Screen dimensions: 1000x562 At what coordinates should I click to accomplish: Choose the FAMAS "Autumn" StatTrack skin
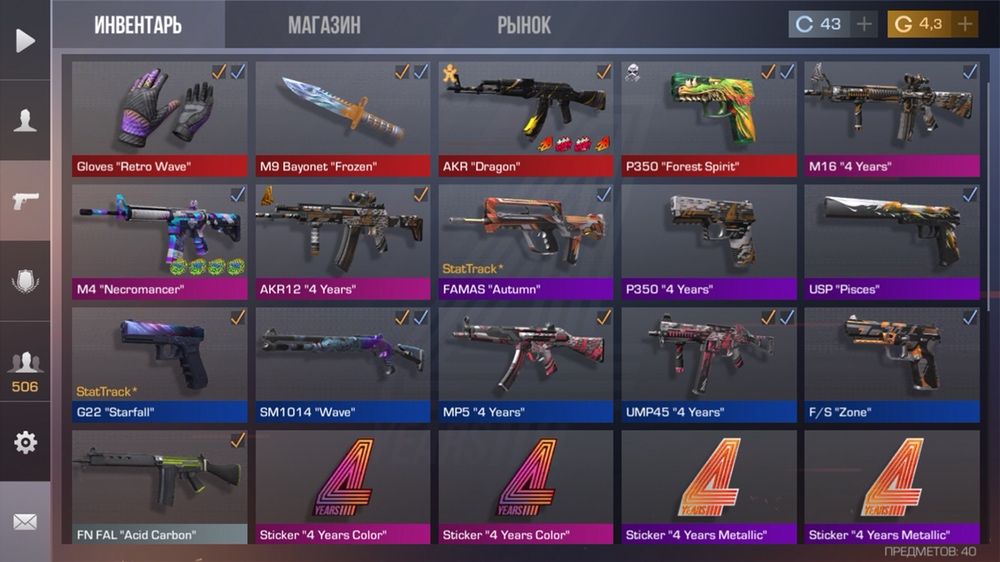526,241
